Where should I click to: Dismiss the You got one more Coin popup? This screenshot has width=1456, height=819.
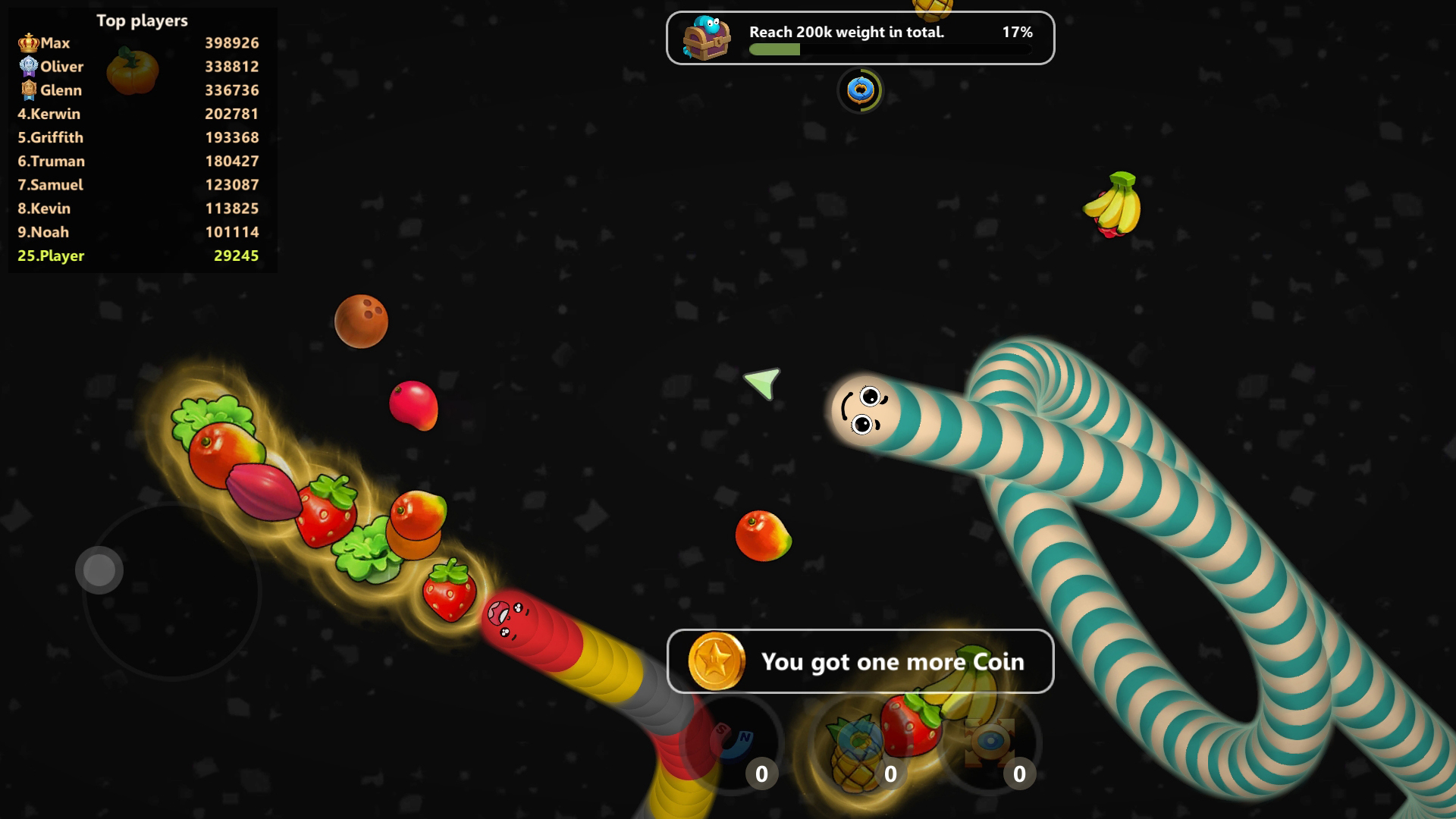tap(860, 661)
